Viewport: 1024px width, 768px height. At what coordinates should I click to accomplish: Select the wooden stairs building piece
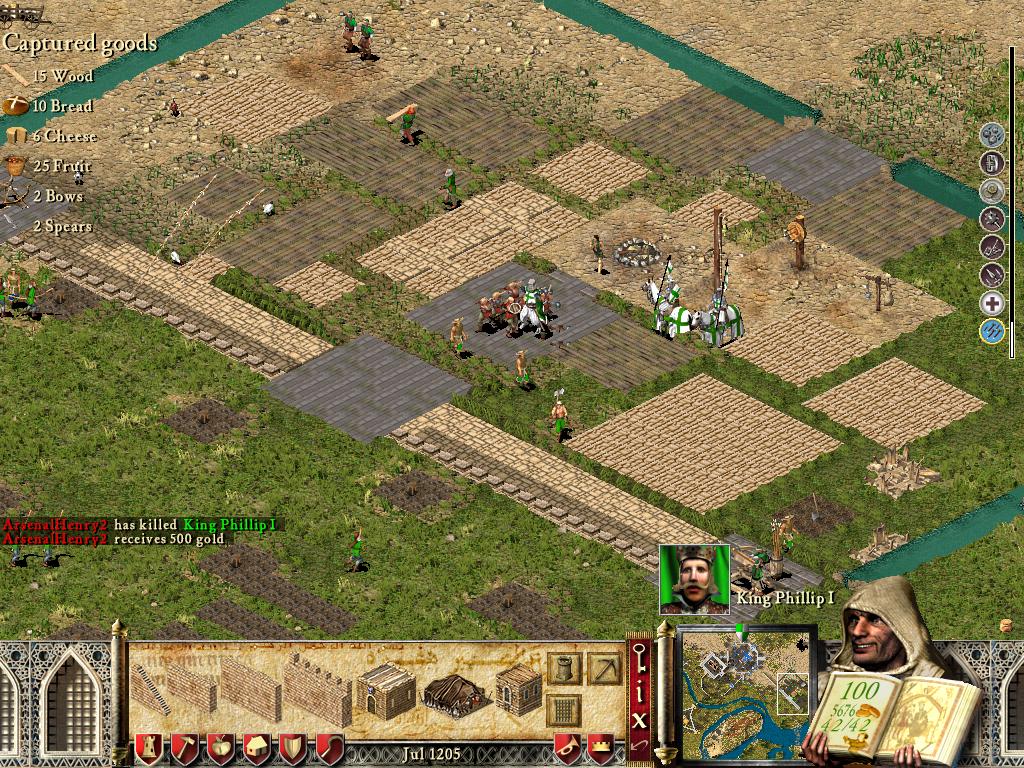coord(148,690)
